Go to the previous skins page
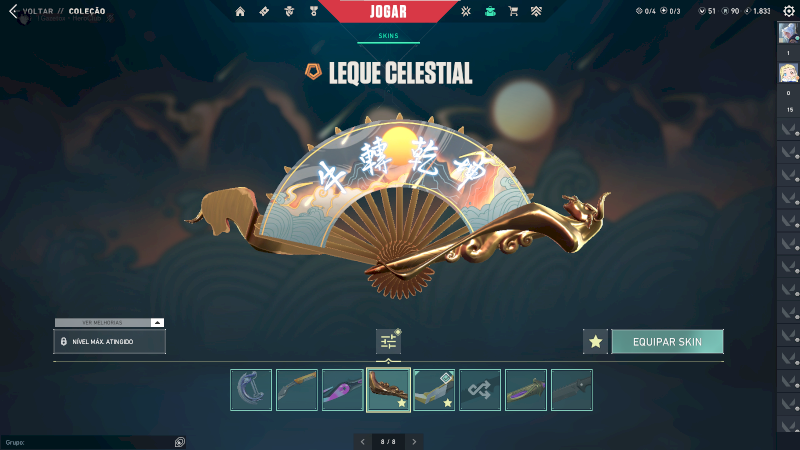The height and width of the screenshot is (450, 800). [x=363, y=441]
